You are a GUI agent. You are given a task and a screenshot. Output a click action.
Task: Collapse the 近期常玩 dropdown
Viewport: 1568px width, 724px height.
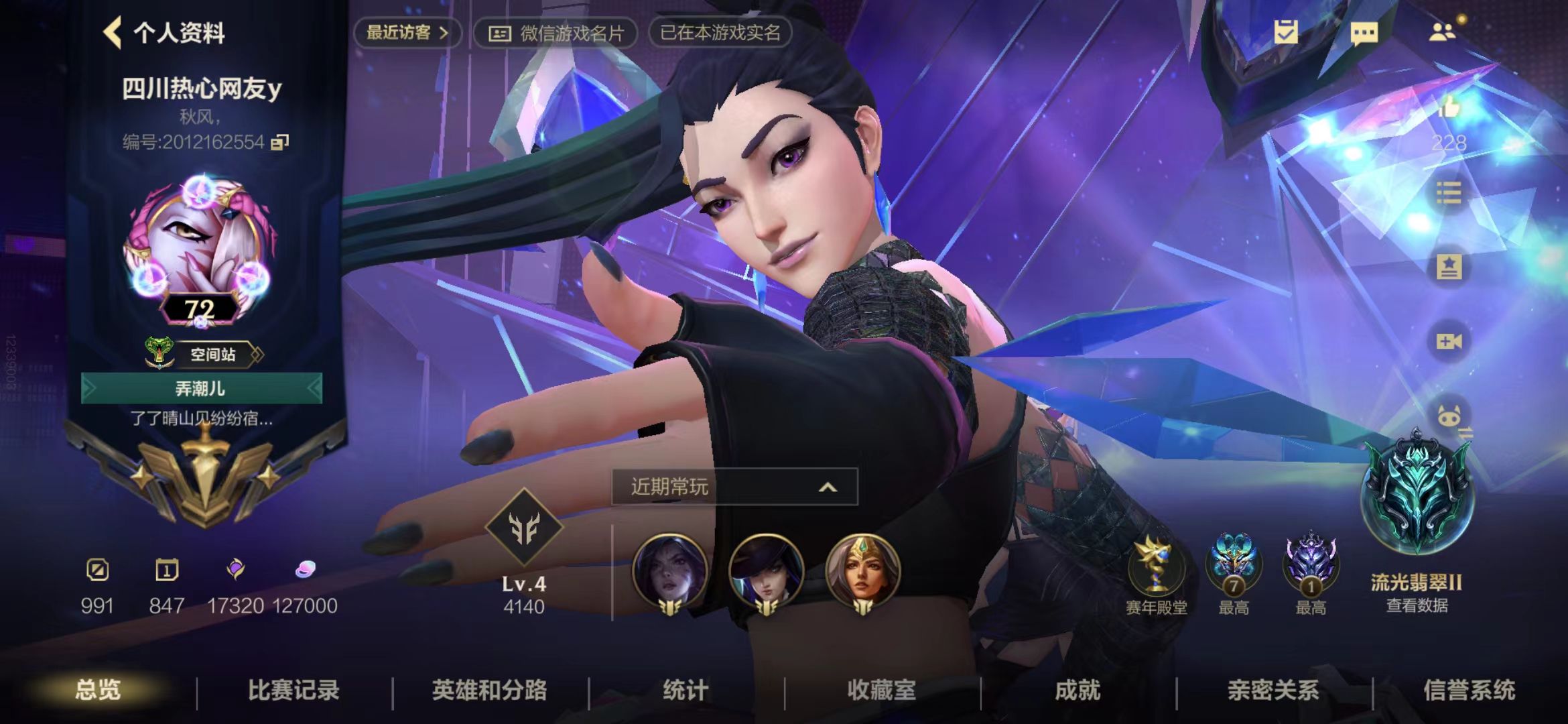tap(828, 487)
